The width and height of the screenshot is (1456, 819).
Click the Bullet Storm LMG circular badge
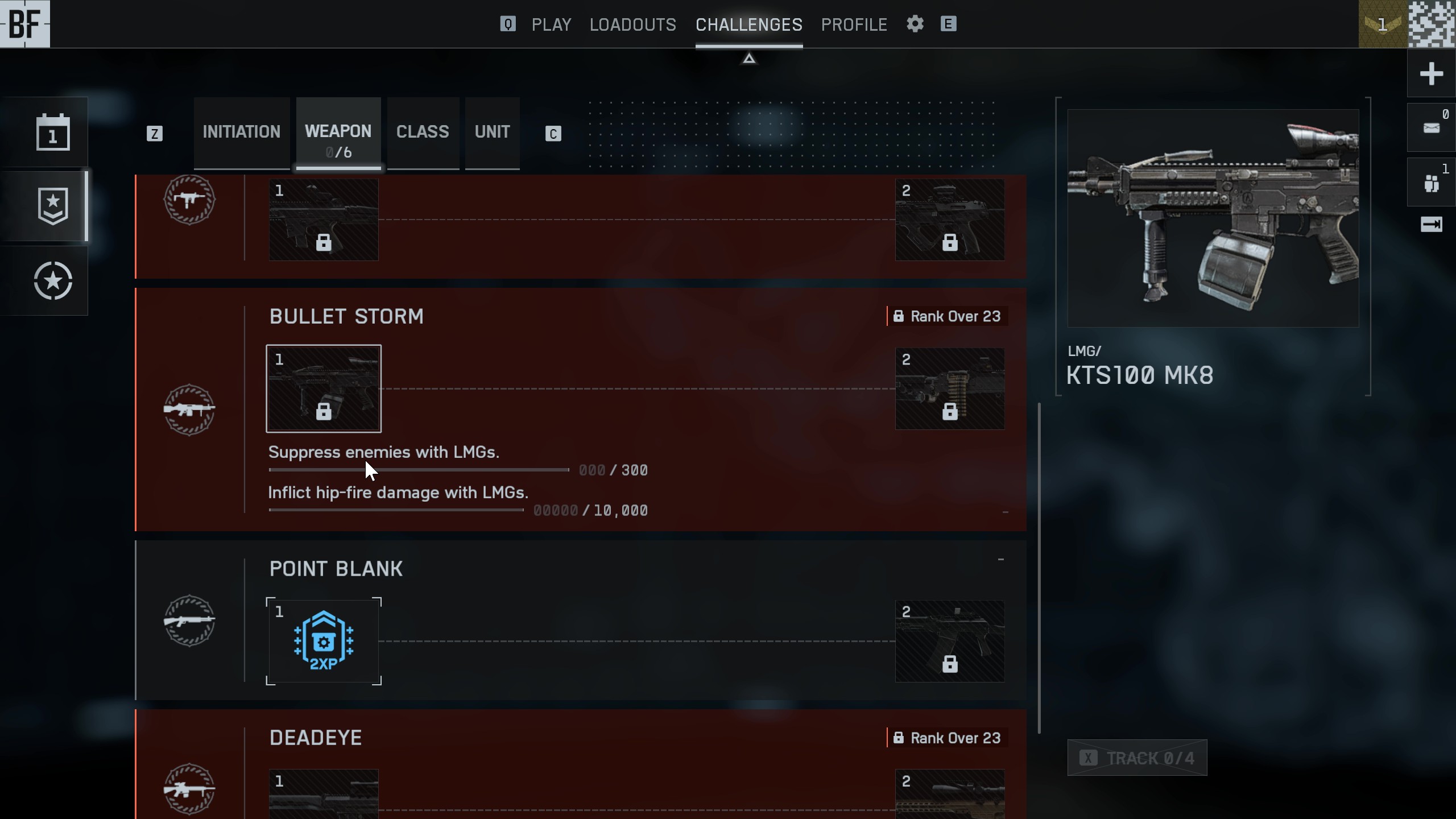[x=189, y=408]
